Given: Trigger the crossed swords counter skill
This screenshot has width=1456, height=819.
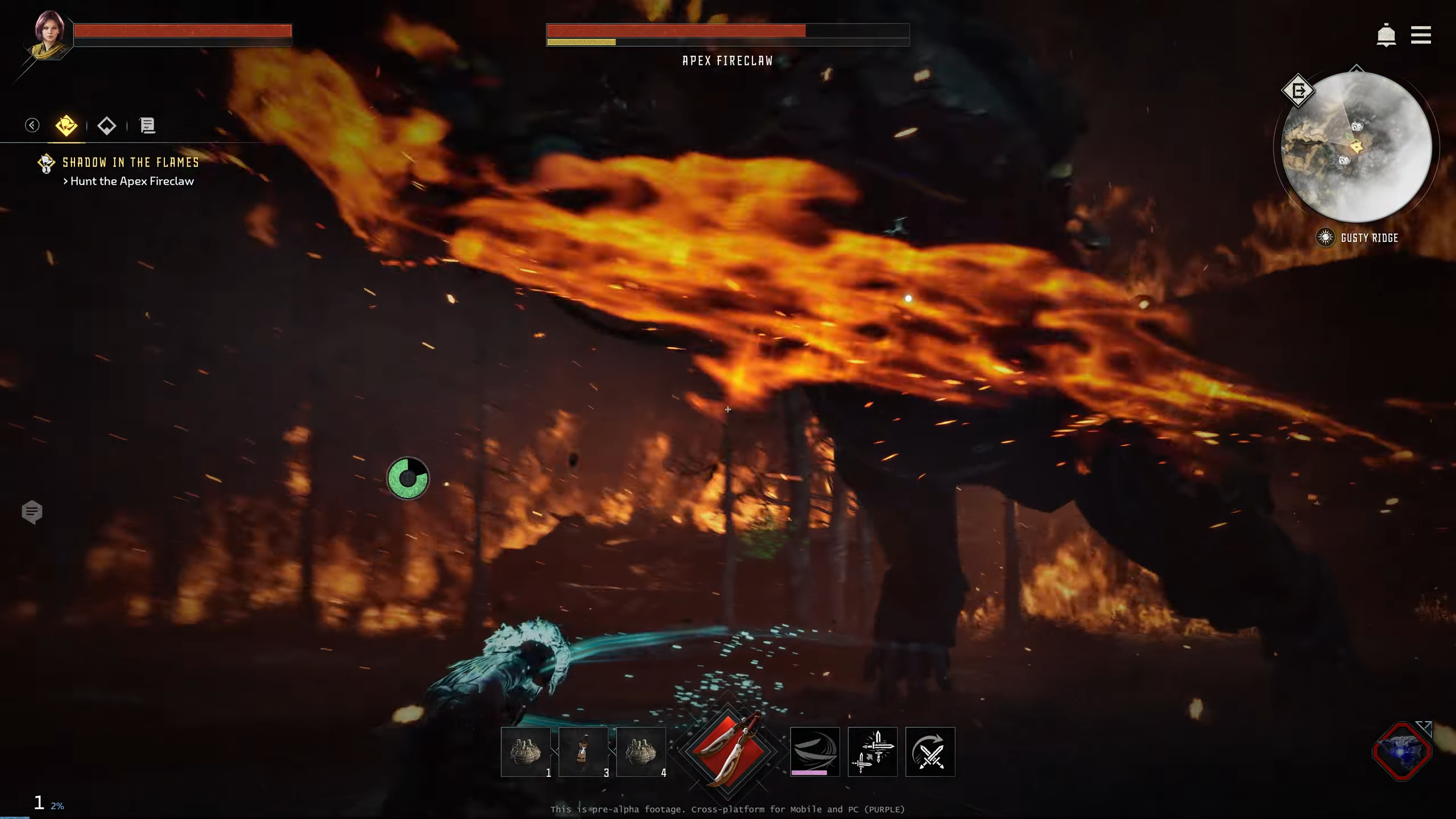Looking at the screenshot, I should pos(930,751).
